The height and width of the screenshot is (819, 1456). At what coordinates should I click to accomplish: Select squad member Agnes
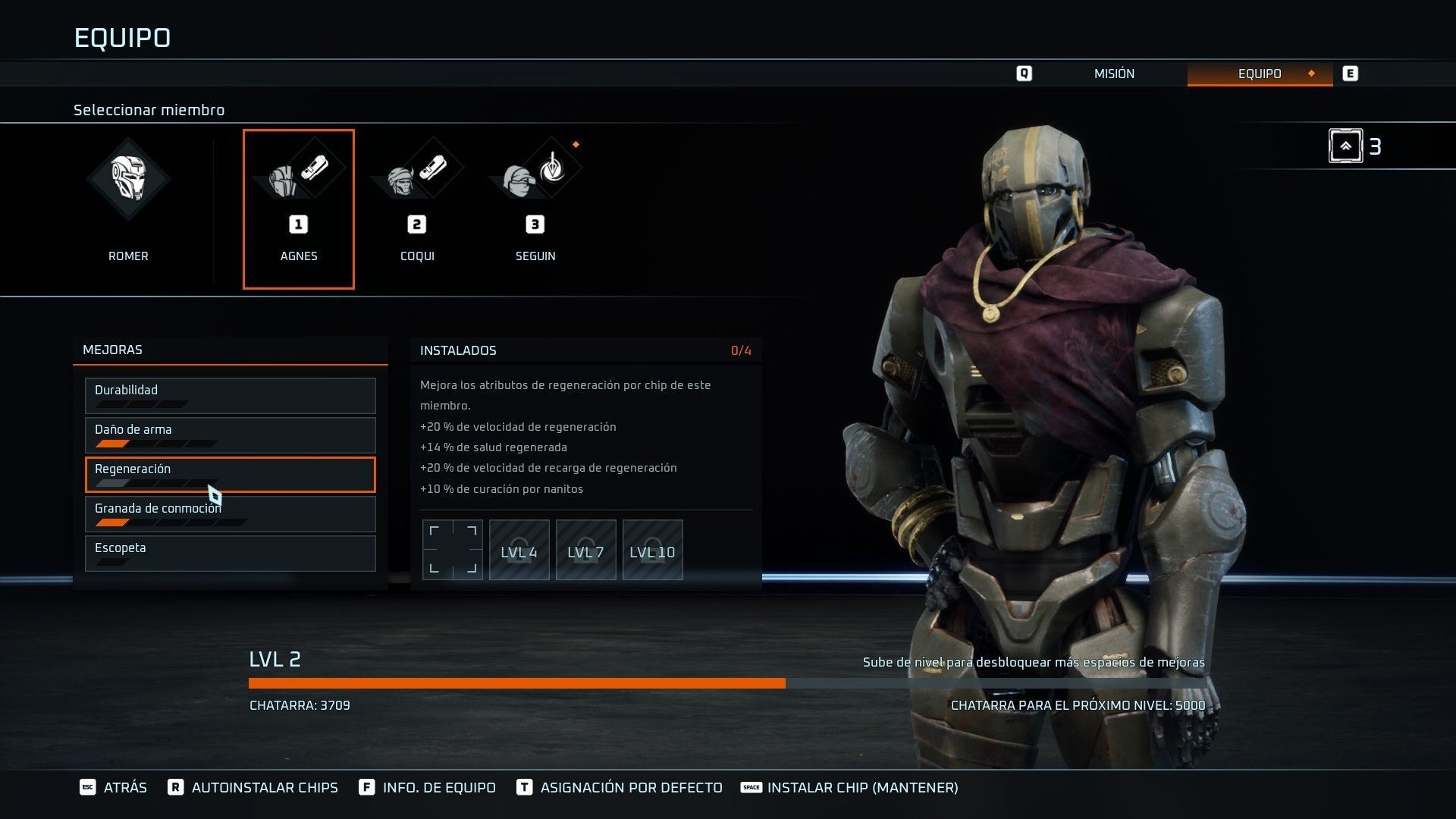click(299, 209)
